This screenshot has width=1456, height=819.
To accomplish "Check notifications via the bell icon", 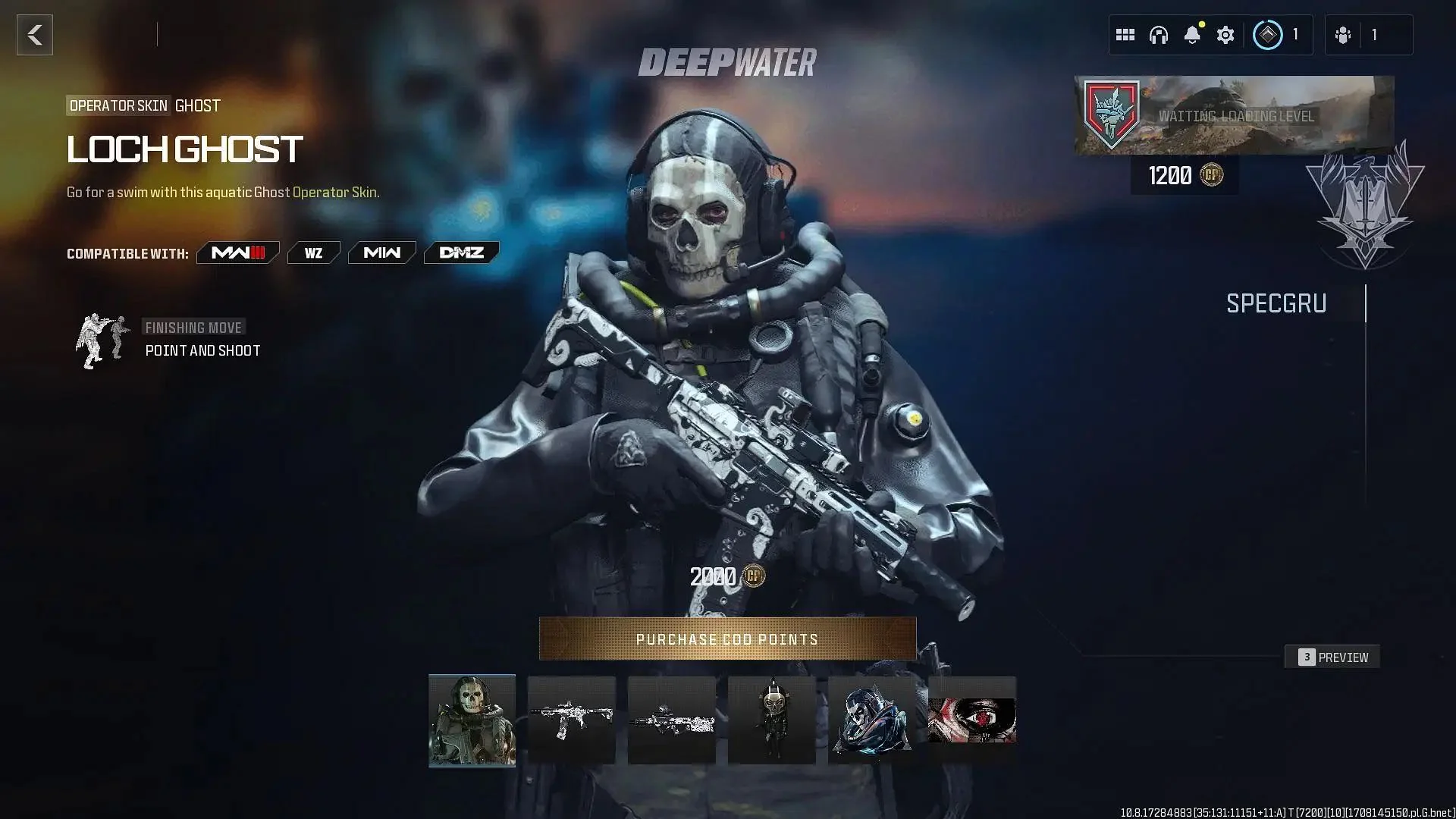I will pyautogui.click(x=1192, y=34).
